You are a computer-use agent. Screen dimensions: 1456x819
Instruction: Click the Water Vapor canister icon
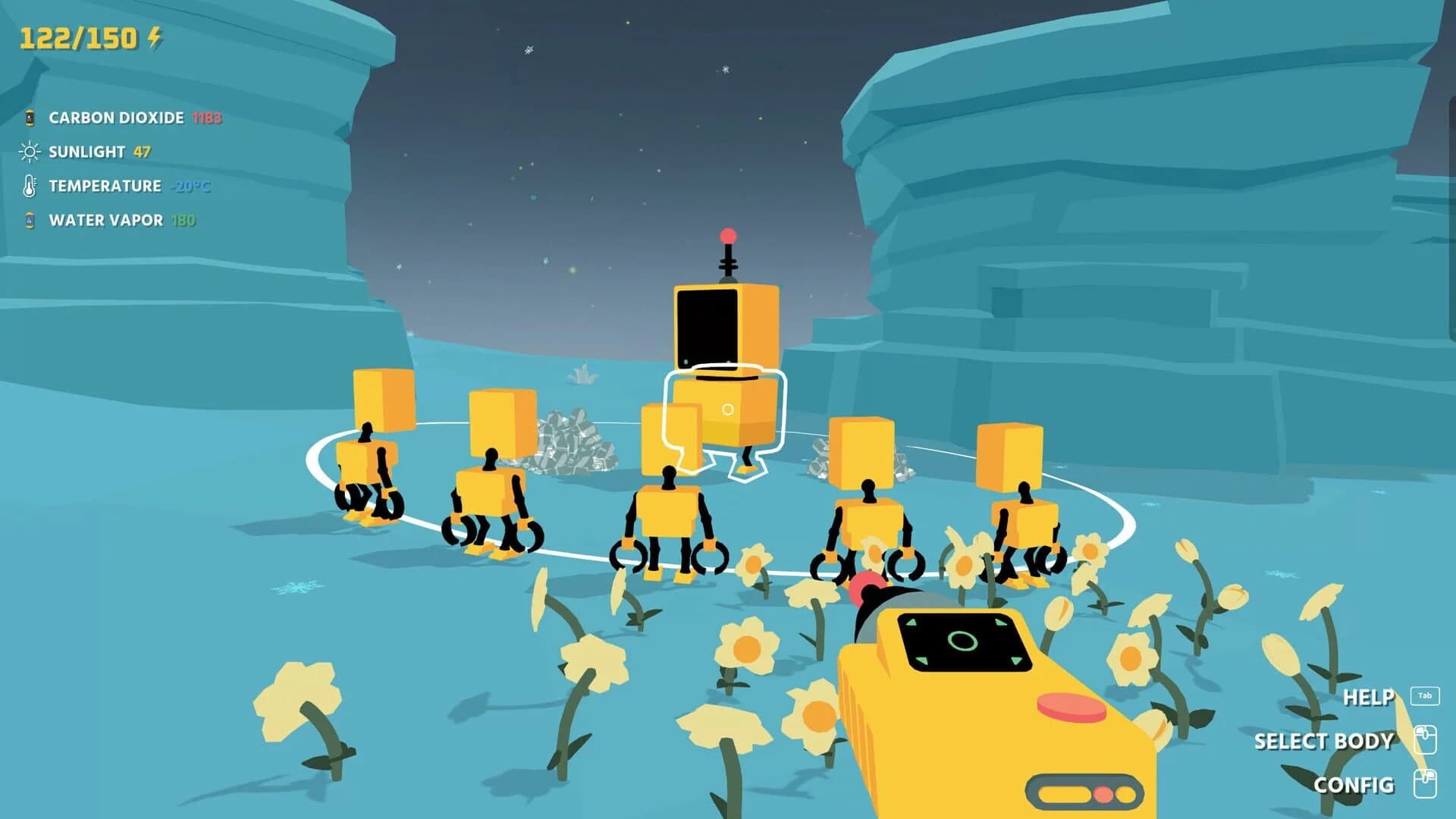coord(29,221)
